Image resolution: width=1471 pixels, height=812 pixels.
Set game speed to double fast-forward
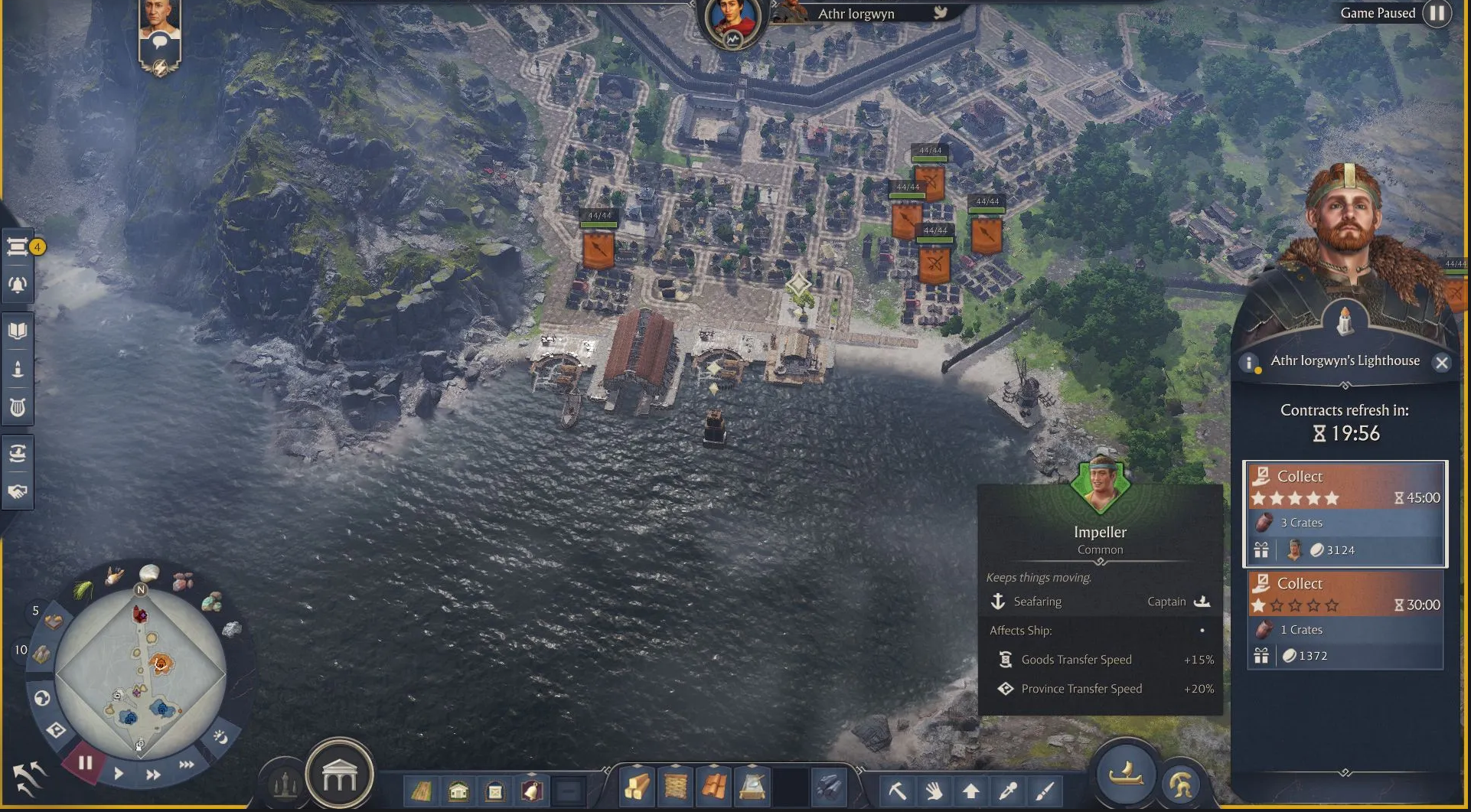tap(153, 774)
